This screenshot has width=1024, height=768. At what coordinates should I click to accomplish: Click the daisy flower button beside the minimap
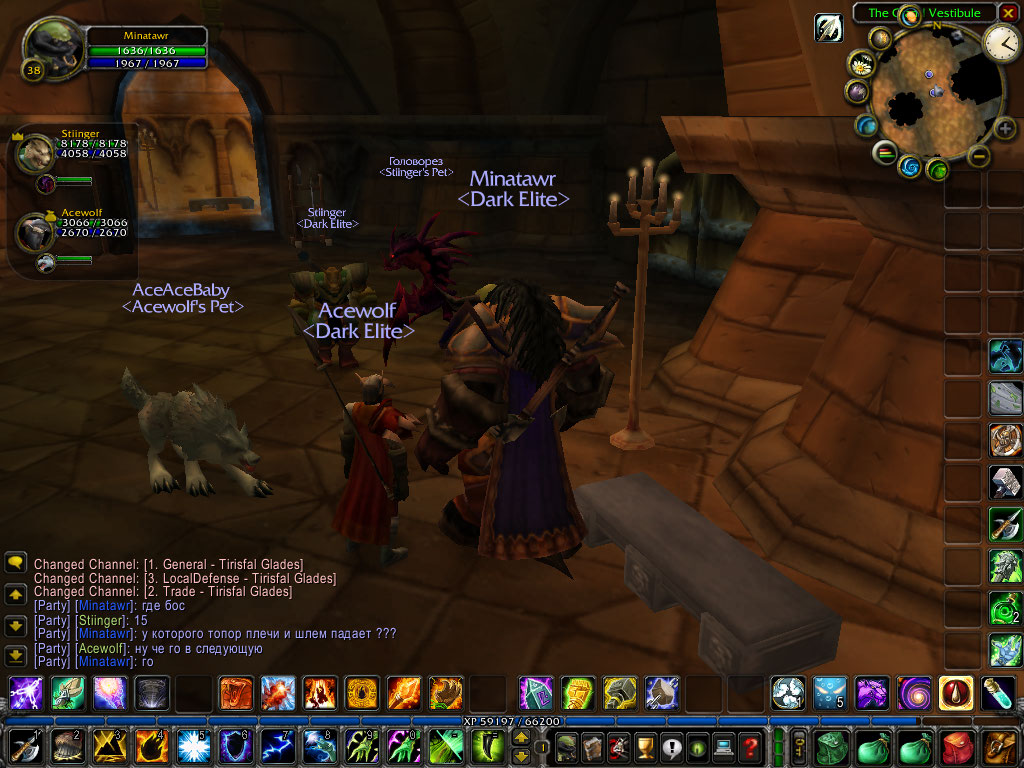point(861,64)
